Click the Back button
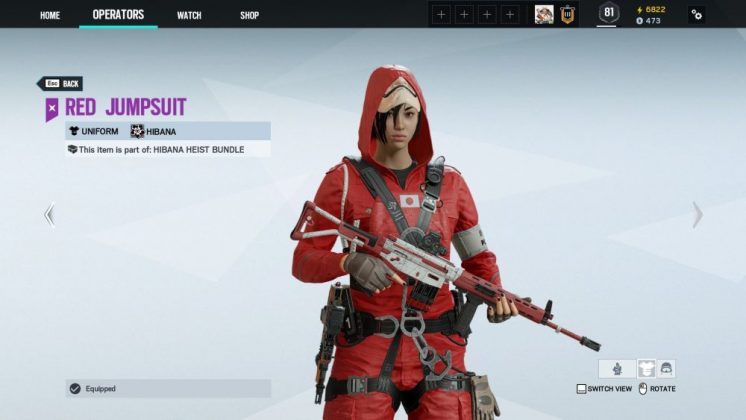Screen dimensions: 746x420 tap(61, 84)
